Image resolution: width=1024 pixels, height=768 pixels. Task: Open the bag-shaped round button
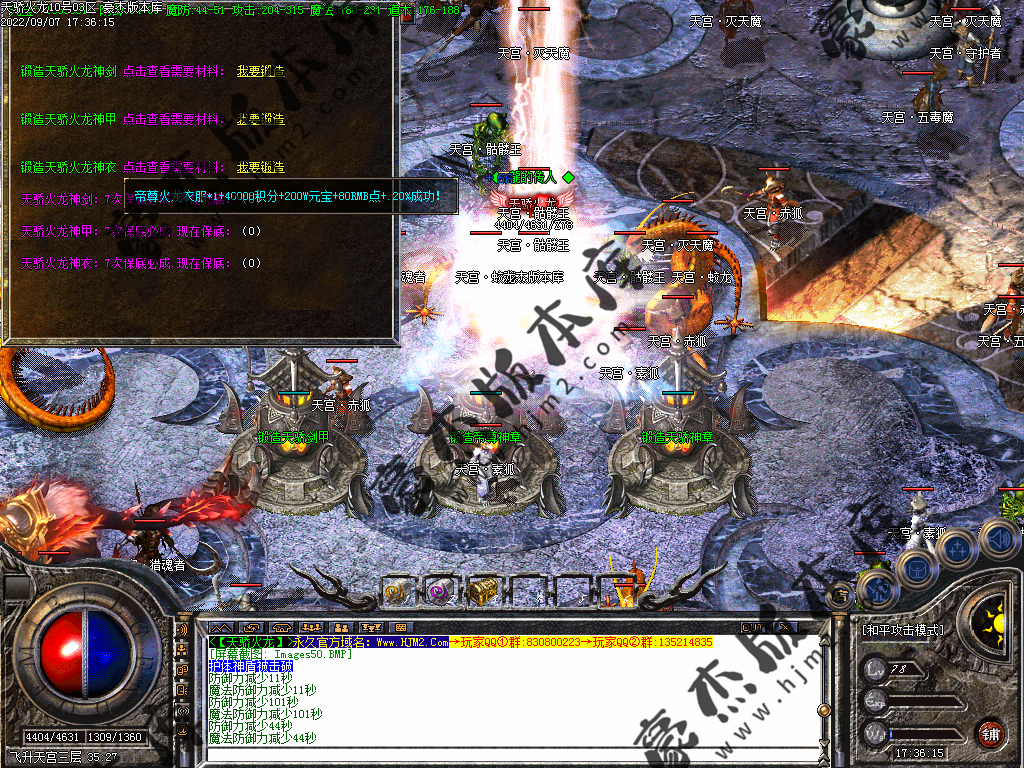(x=915, y=569)
